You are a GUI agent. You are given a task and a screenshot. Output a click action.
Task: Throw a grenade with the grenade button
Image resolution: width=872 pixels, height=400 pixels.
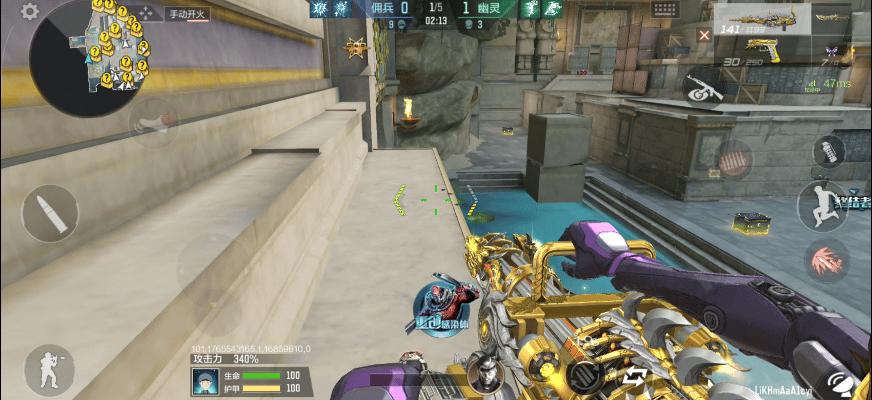coord(828,151)
